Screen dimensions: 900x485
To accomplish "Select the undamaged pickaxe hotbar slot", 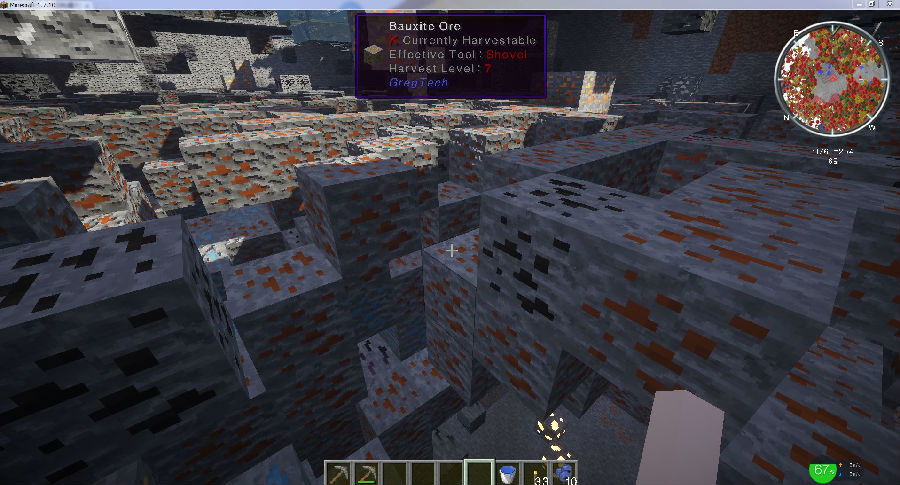I will pos(340,472).
